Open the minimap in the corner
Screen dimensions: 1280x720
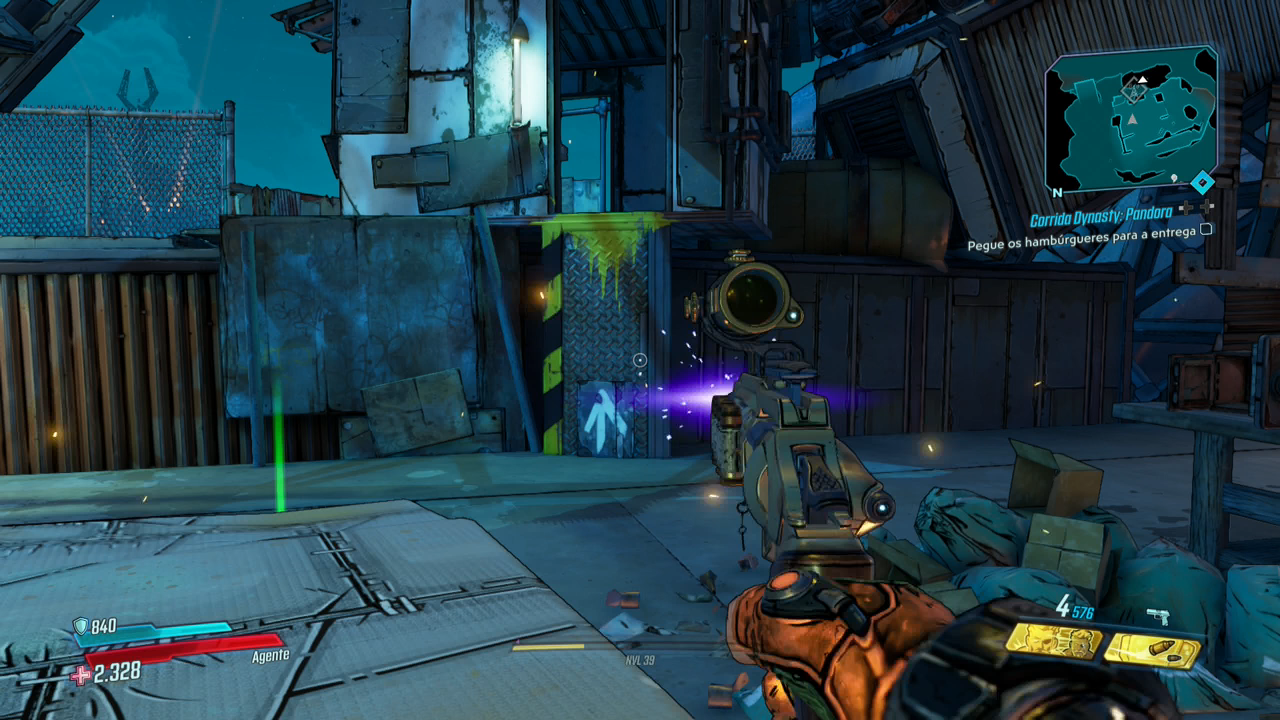coord(1130,118)
